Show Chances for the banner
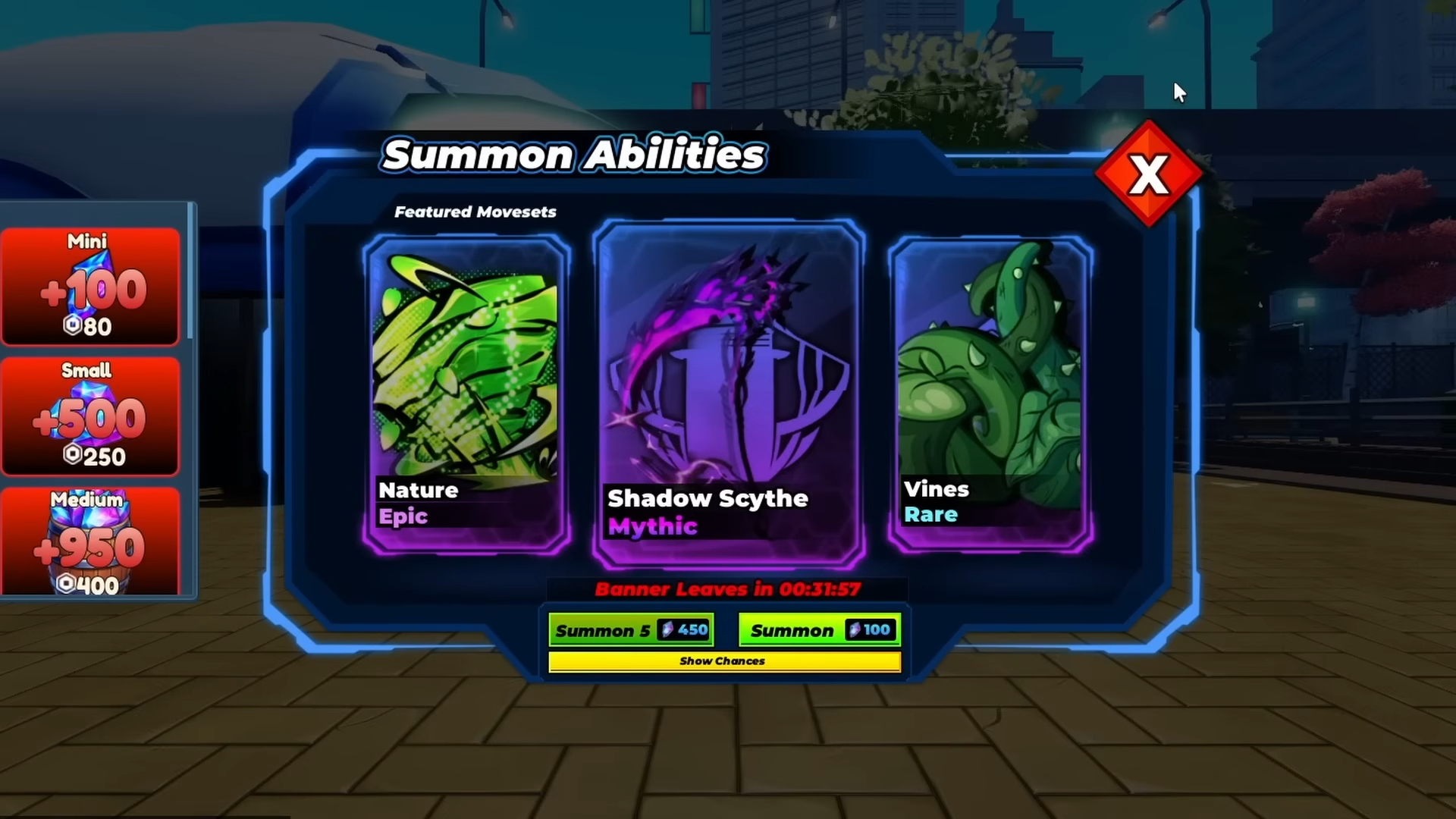The height and width of the screenshot is (819, 1456). pyautogui.click(x=724, y=661)
